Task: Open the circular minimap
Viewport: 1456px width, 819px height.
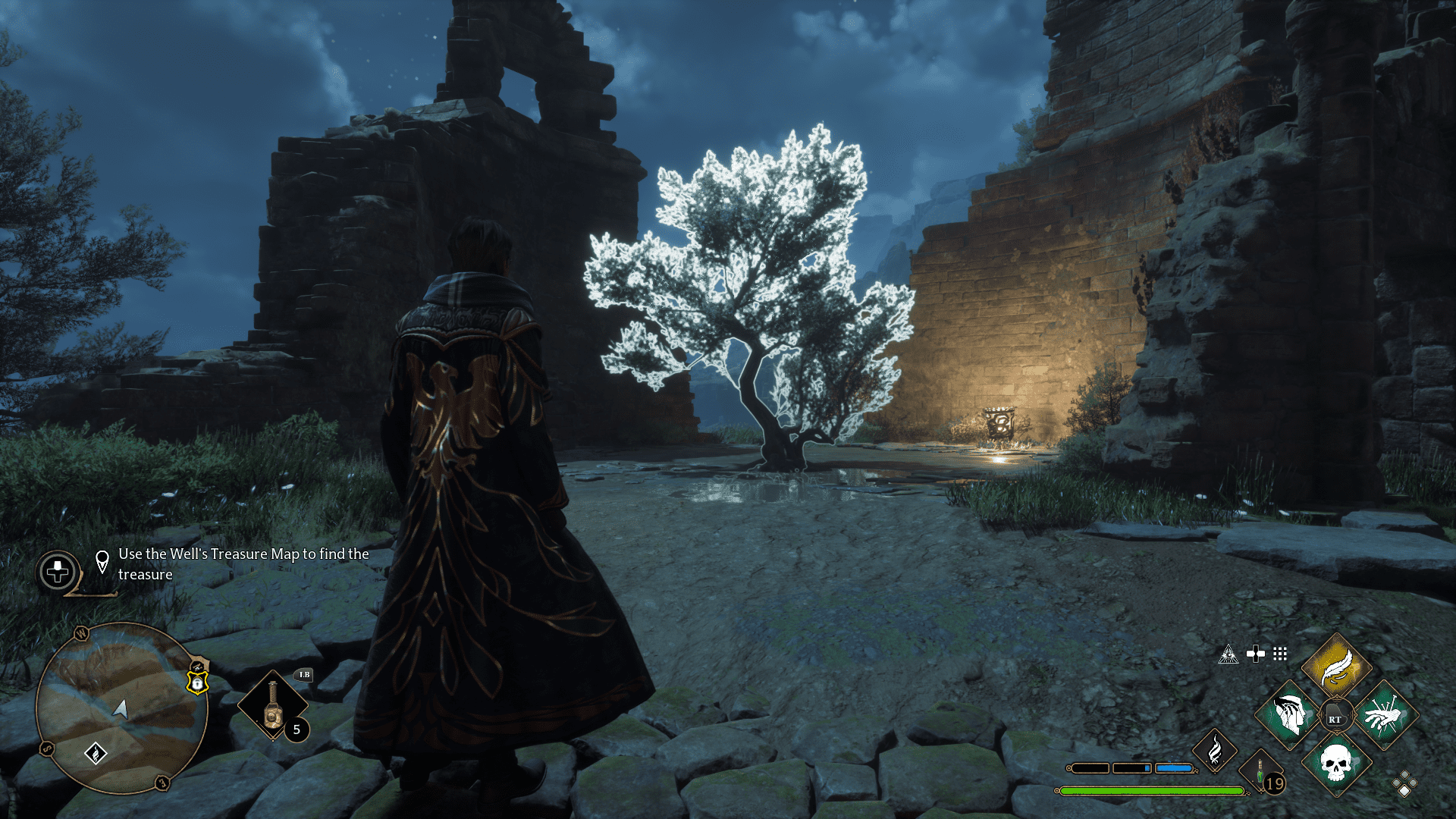Action: [x=121, y=708]
